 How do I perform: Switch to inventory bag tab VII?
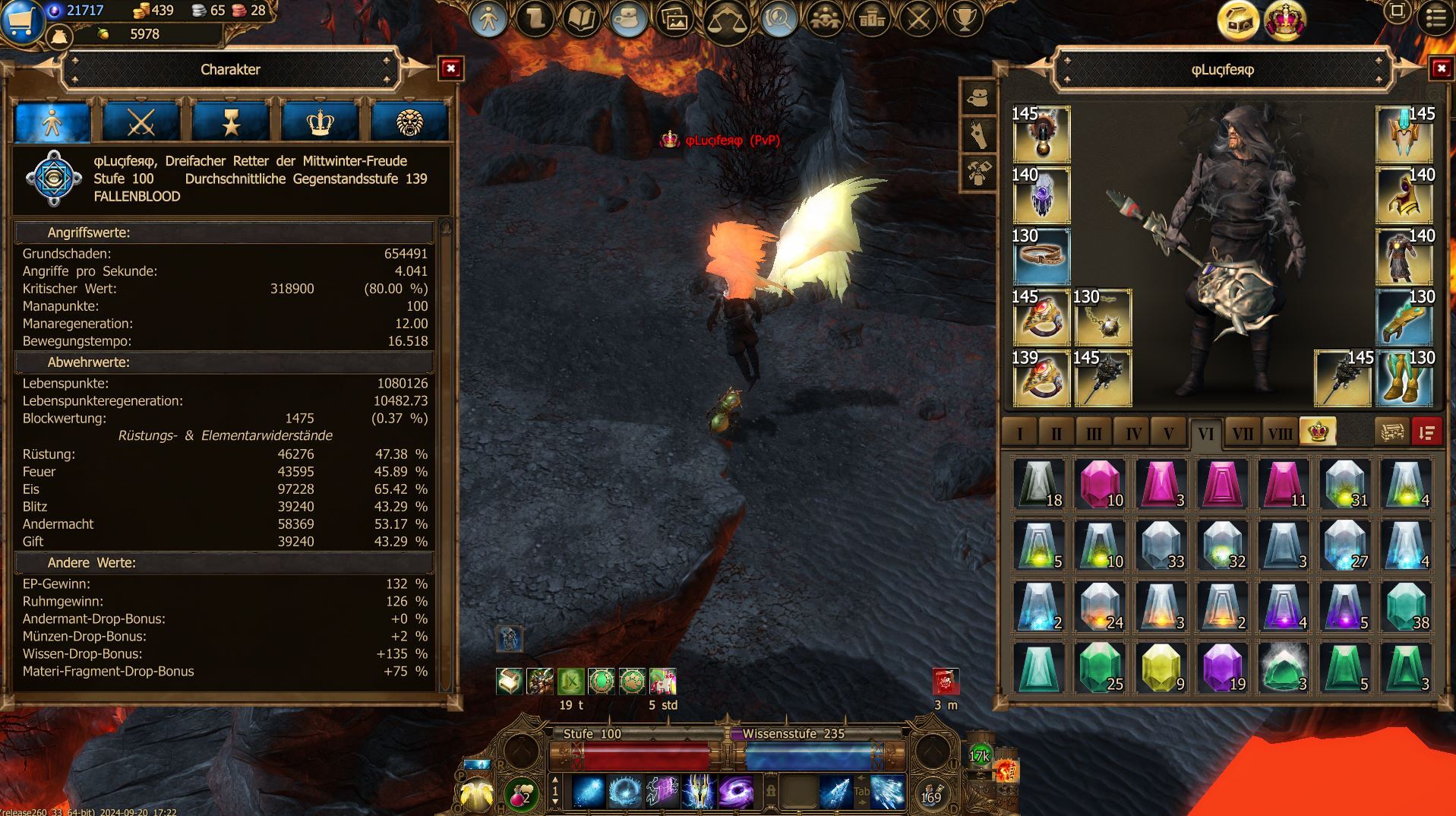click(x=1242, y=433)
